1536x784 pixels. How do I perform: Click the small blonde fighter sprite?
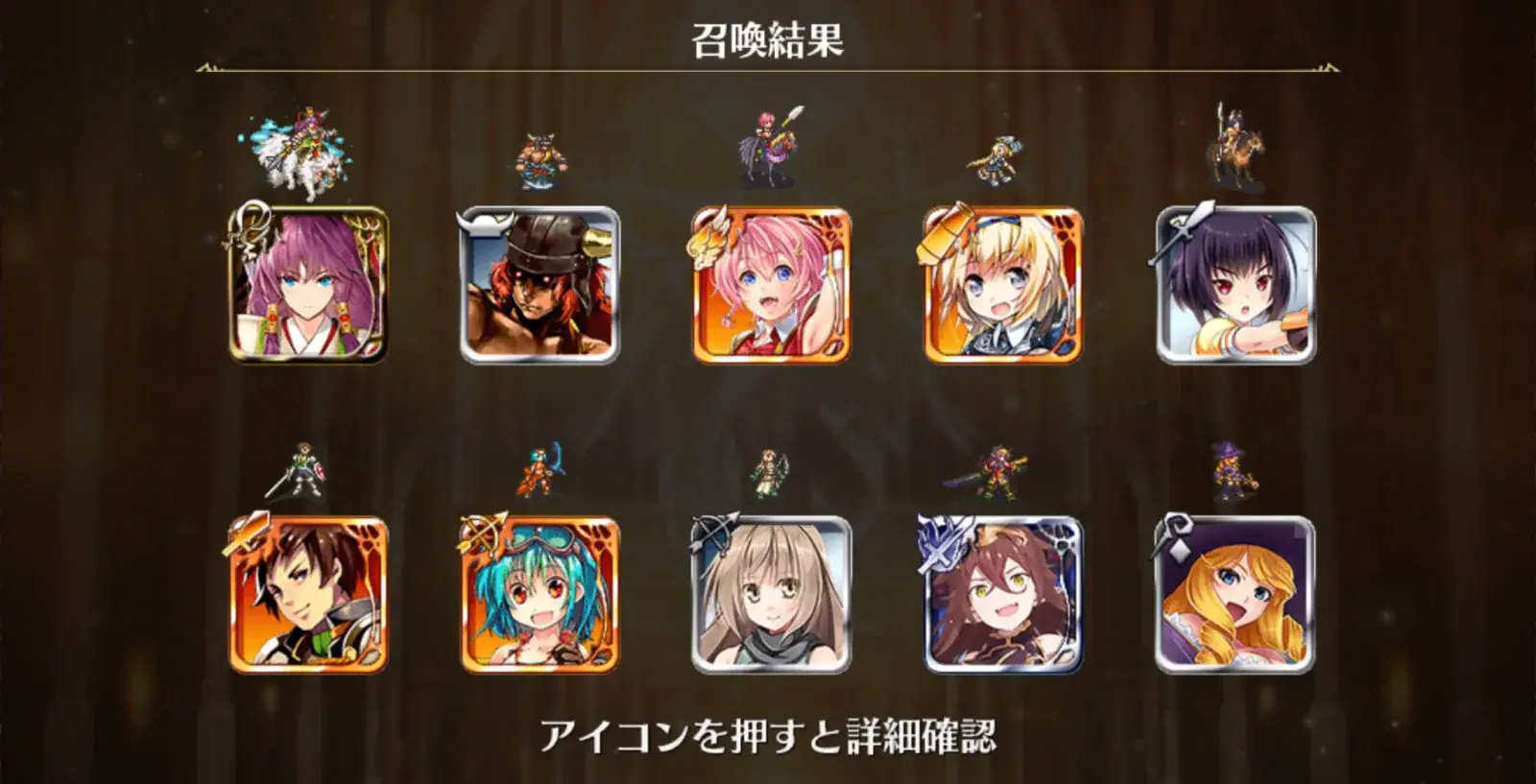pyautogui.click(x=998, y=158)
